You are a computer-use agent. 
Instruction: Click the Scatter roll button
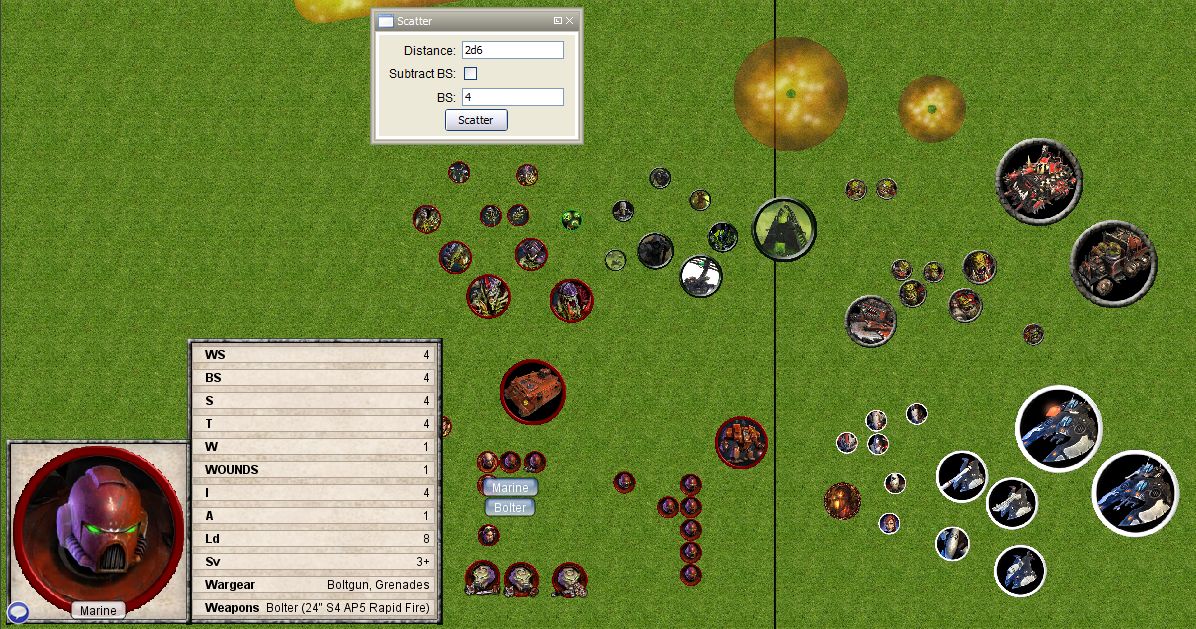click(x=476, y=120)
